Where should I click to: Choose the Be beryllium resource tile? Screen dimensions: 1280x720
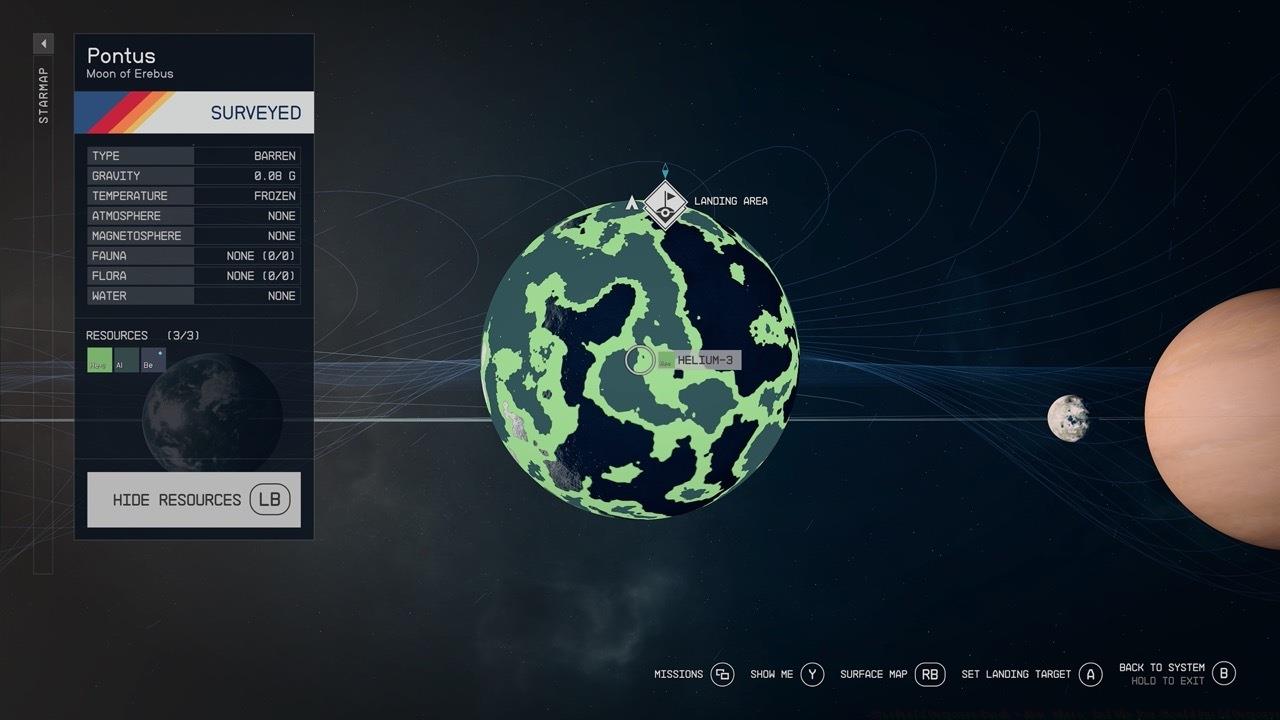click(153, 360)
